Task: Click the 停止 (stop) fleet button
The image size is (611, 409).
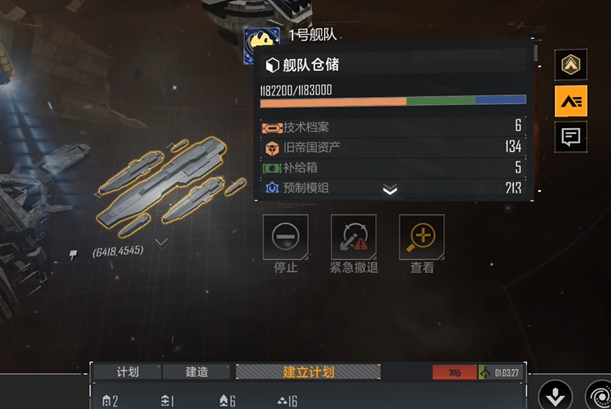Action: (x=285, y=236)
